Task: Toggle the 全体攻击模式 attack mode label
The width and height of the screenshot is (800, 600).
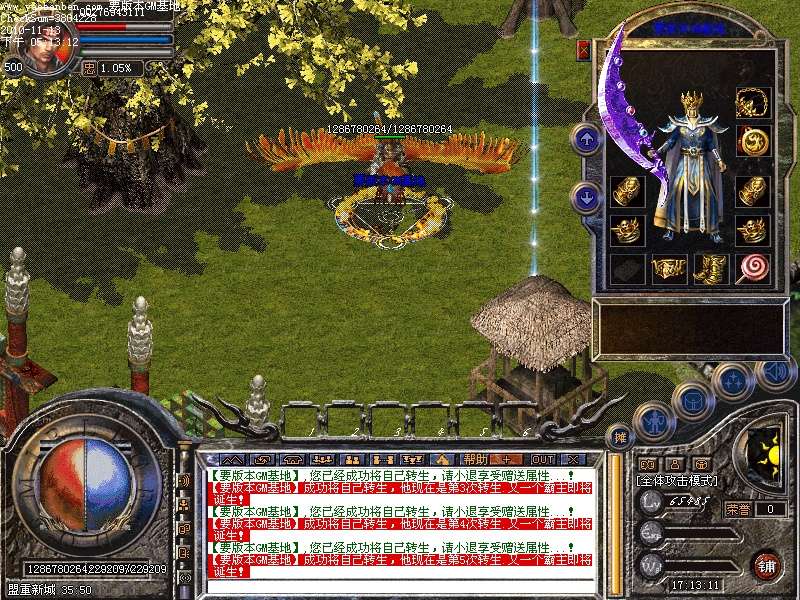Action: [x=672, y=480]
